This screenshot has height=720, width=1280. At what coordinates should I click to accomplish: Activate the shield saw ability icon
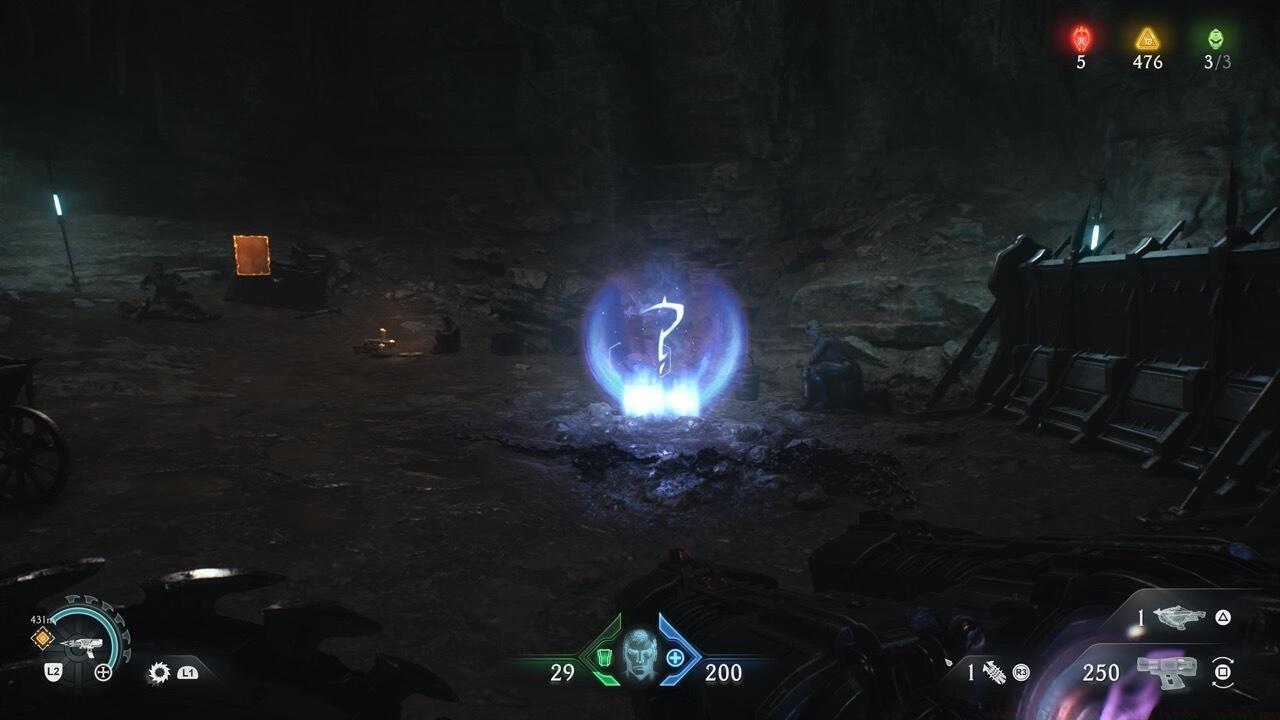point(158,673)
